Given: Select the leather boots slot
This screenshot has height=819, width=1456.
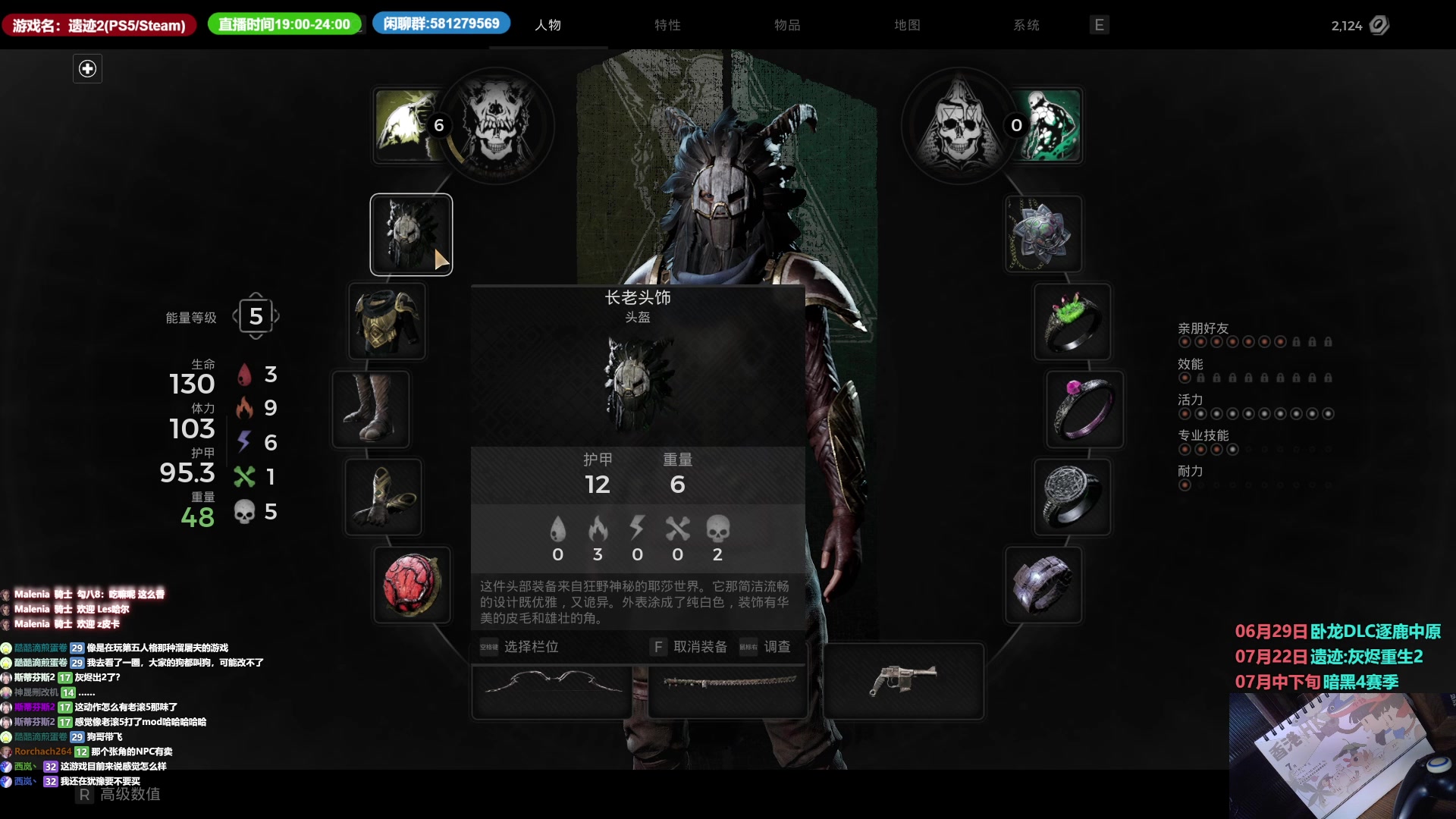Looking at the screenshot, I should pos(371,409).
